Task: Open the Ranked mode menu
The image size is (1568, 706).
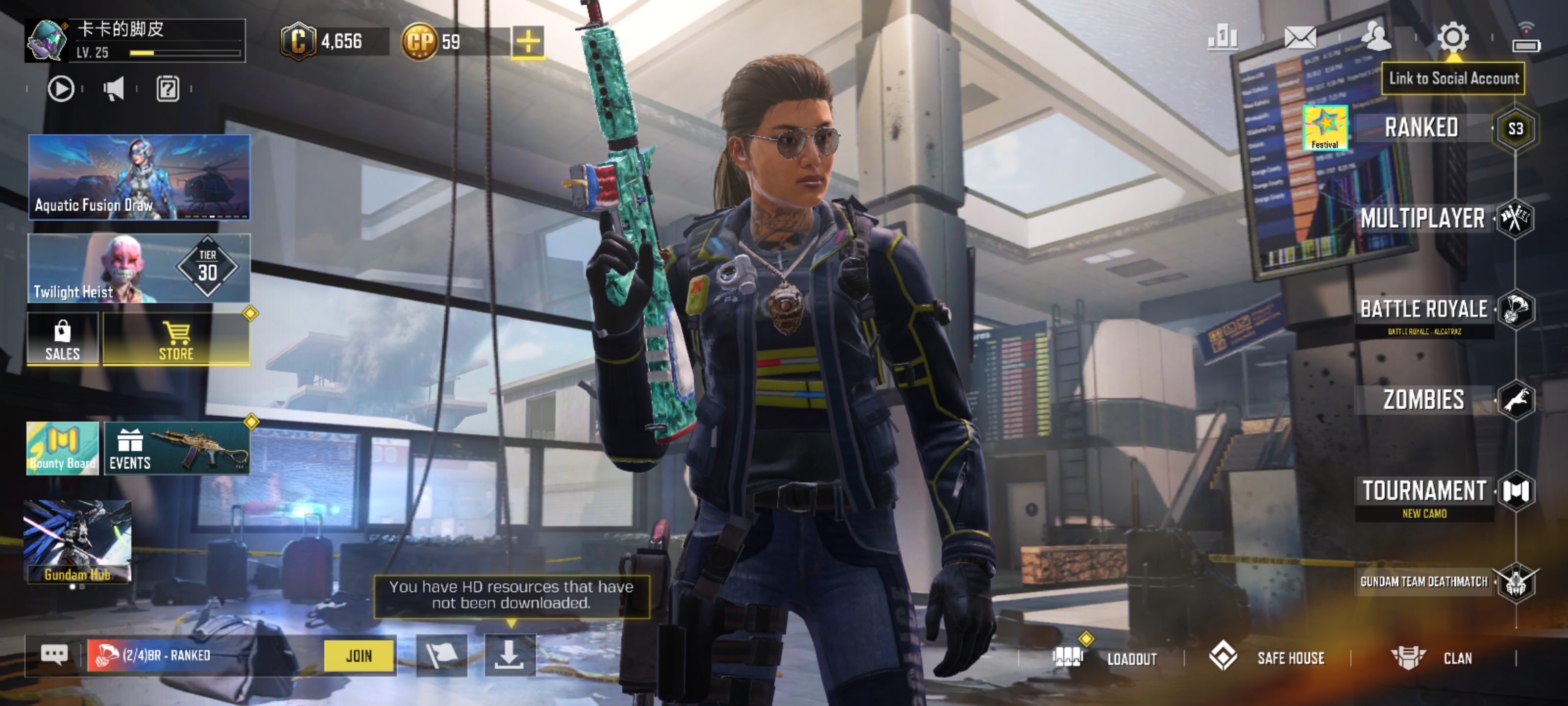Action: tap(1422, 128)
